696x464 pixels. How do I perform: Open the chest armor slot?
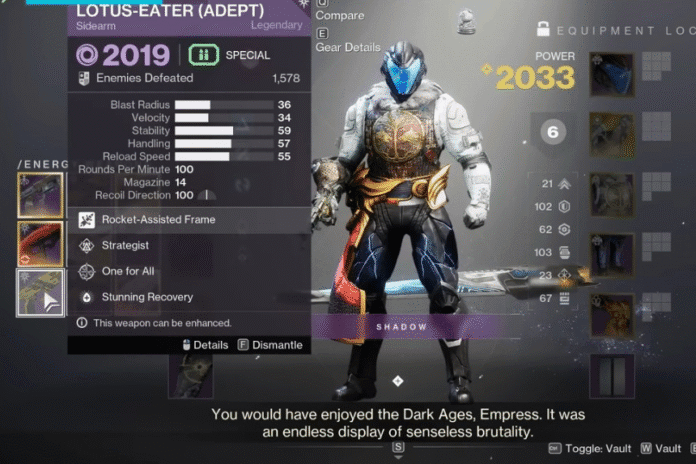[611, 195]
